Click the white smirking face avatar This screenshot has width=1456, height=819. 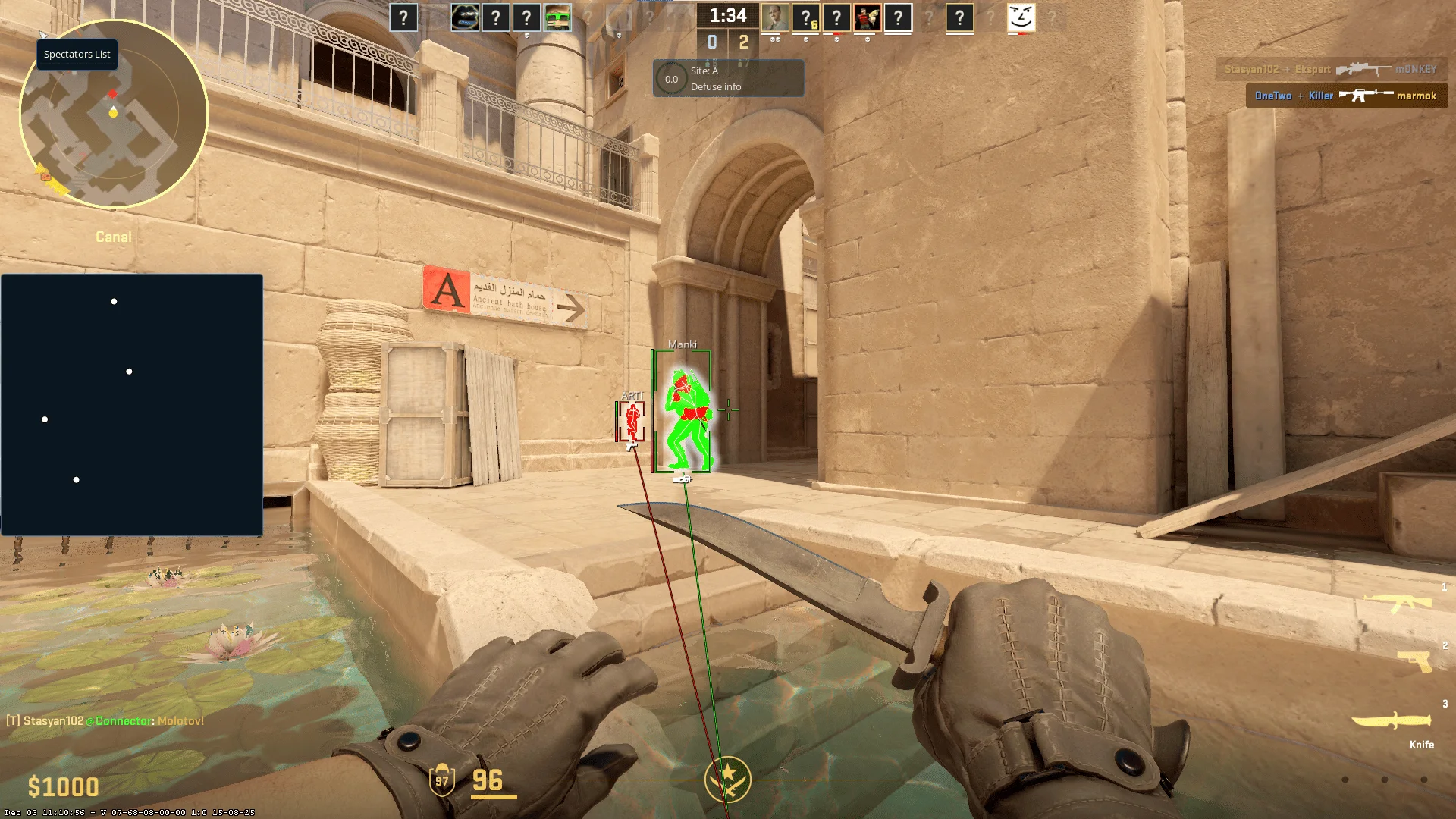pos(1021,17)
